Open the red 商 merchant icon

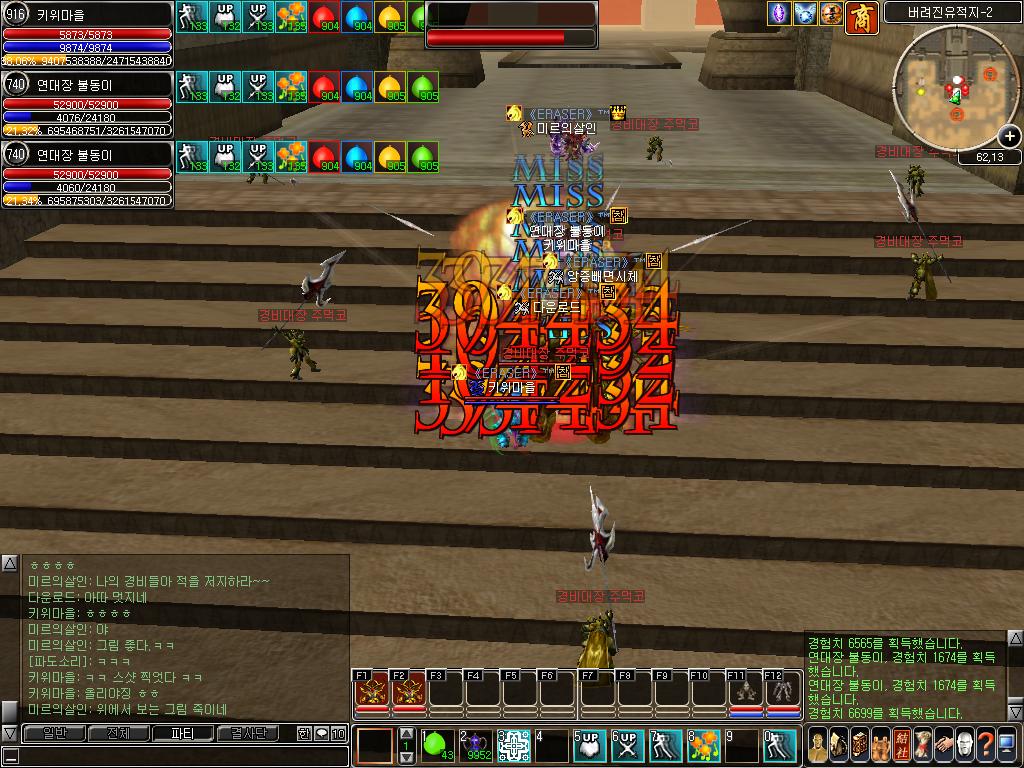pyautogui.click(x=862, y=15)
